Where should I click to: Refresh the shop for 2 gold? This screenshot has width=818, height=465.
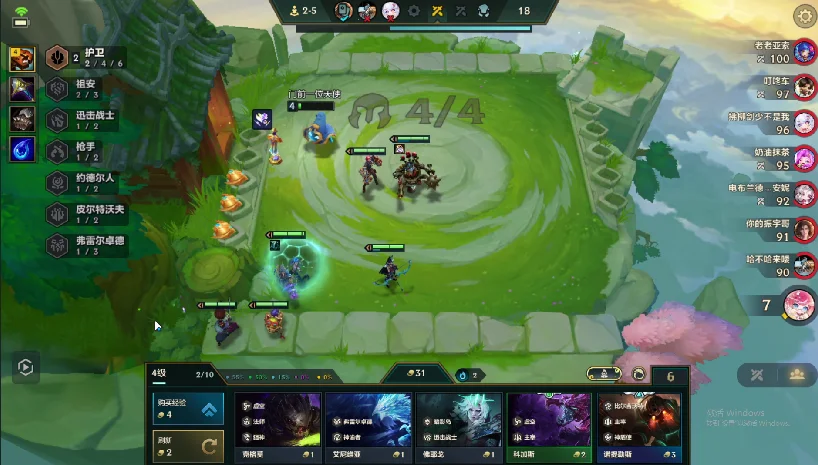pyautogui.click(x=189, y=445)
